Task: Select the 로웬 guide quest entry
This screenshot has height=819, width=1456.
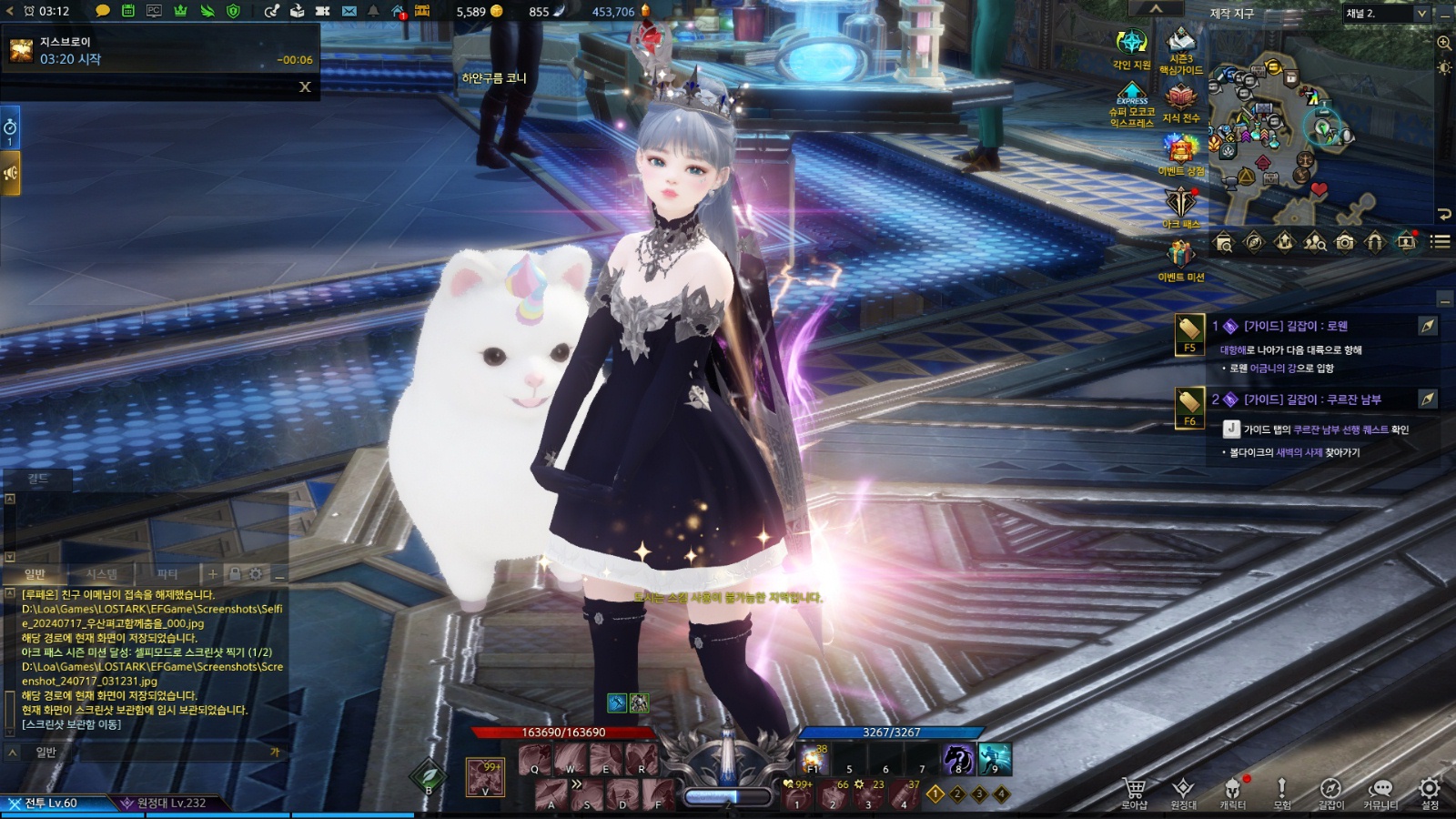Action: (x=1296, y=326)
